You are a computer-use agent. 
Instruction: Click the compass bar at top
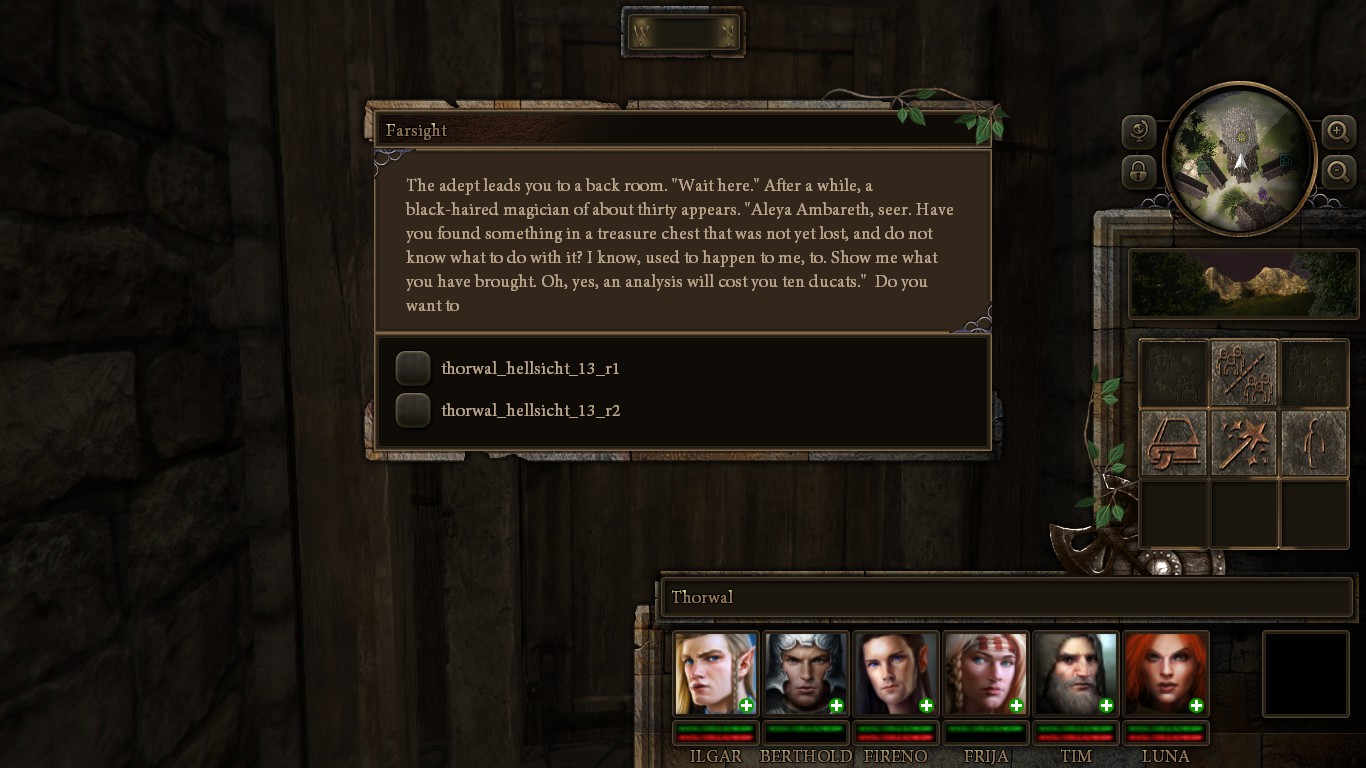(683, 33)
